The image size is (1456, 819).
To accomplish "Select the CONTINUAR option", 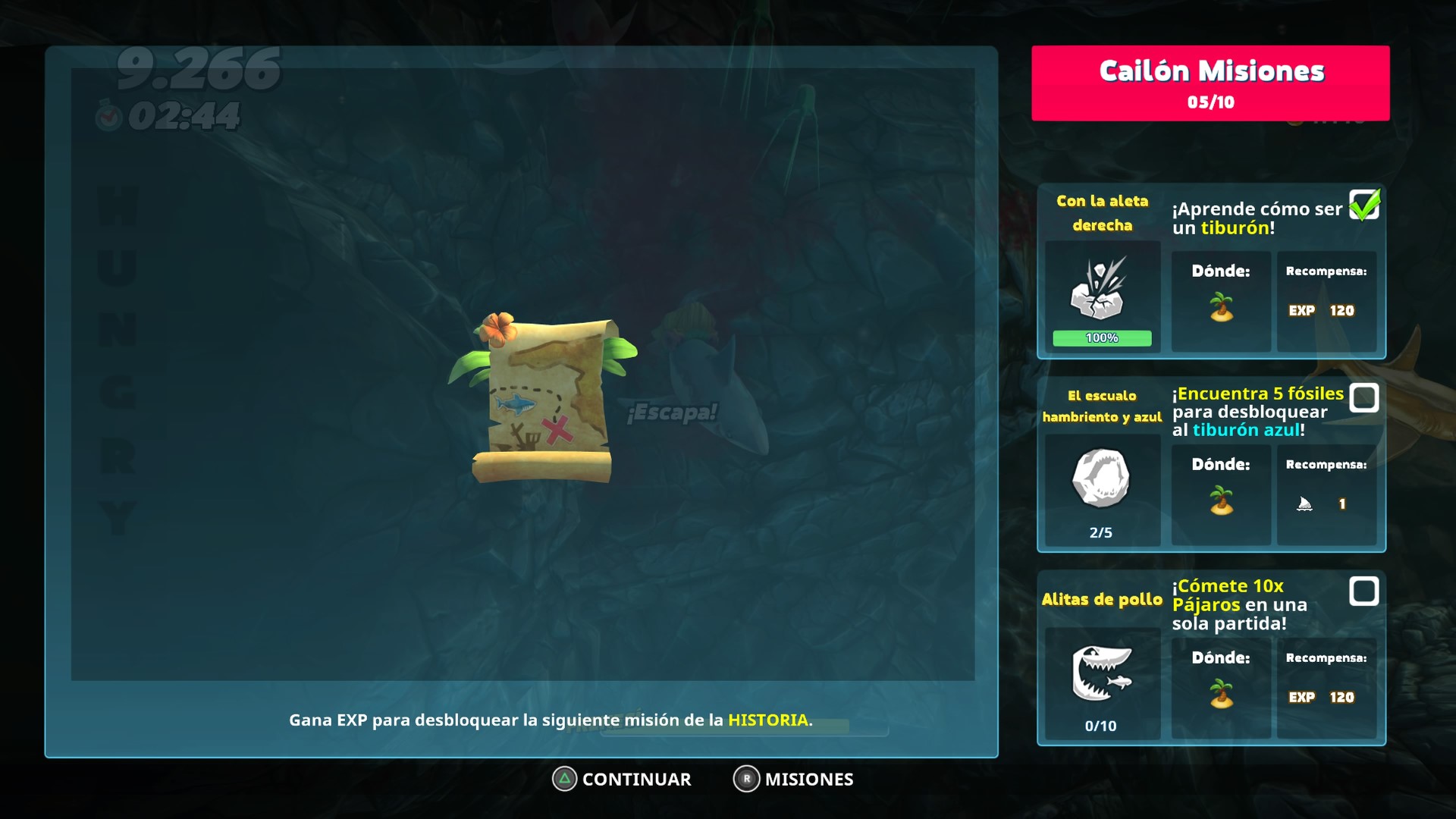I will point(623,779).
